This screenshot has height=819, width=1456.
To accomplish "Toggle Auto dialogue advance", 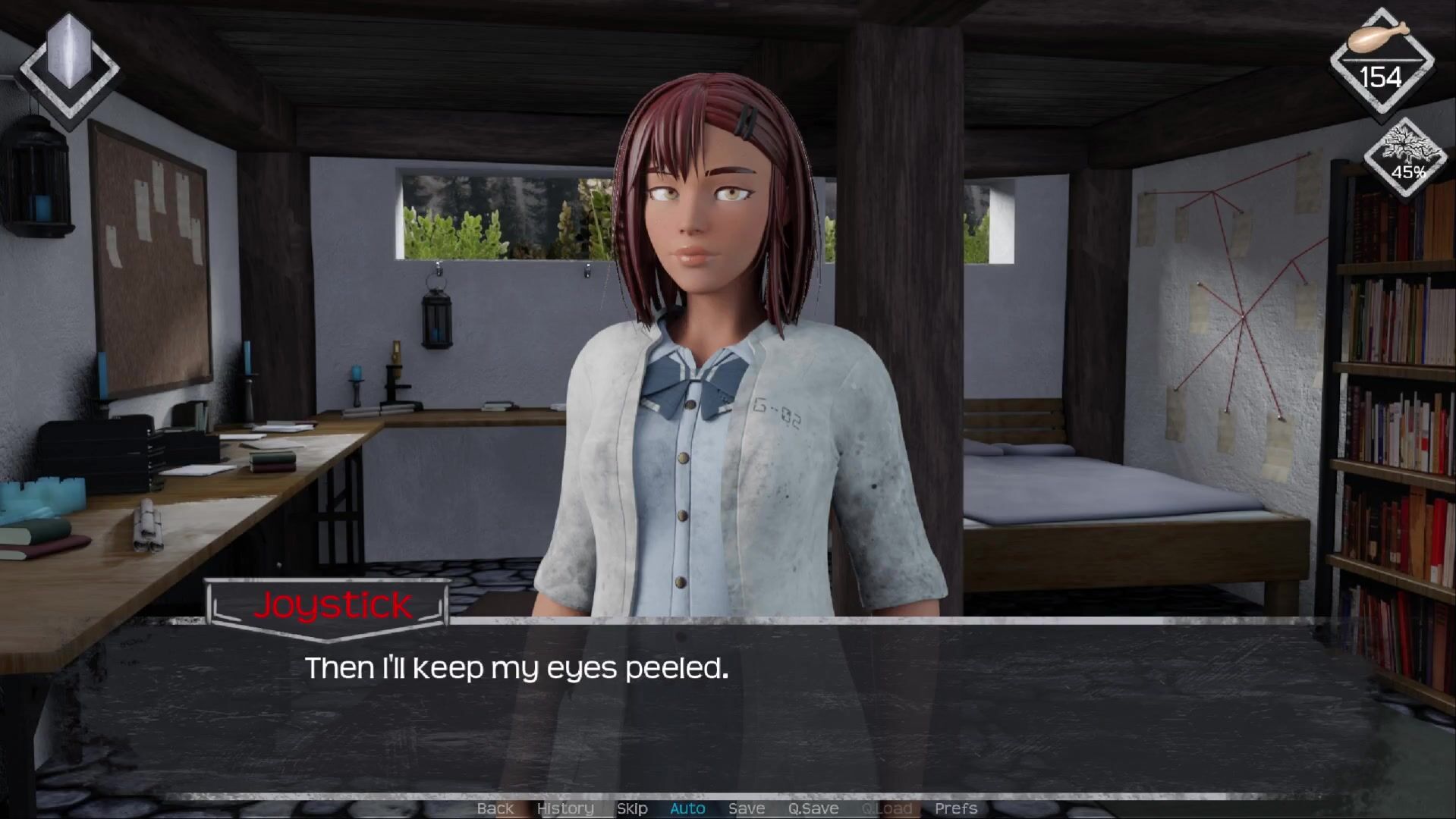I will coord(687,808).
